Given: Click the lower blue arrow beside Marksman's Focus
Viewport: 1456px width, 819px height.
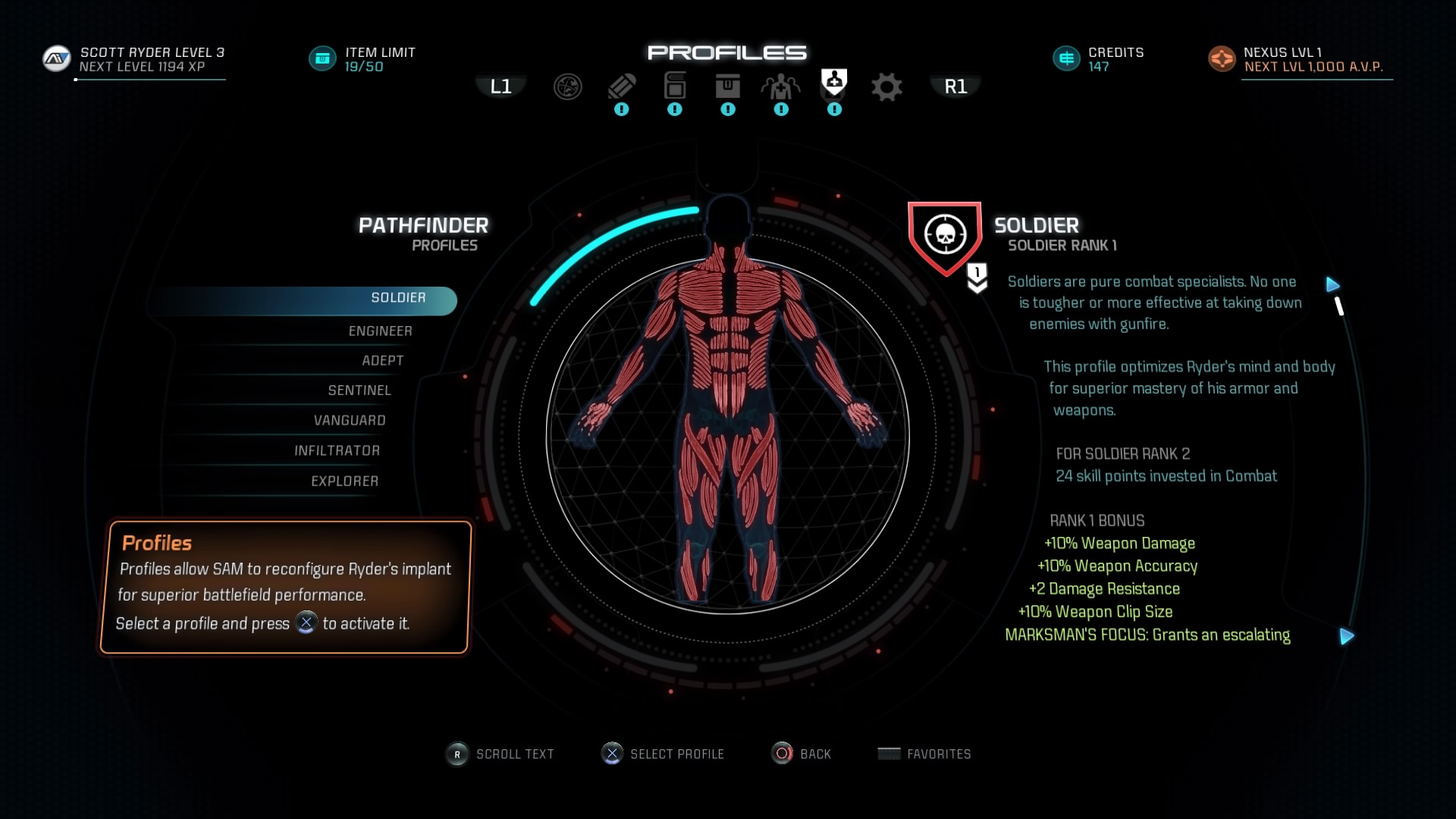Looking at the screenshot, I should [1347, 636].
